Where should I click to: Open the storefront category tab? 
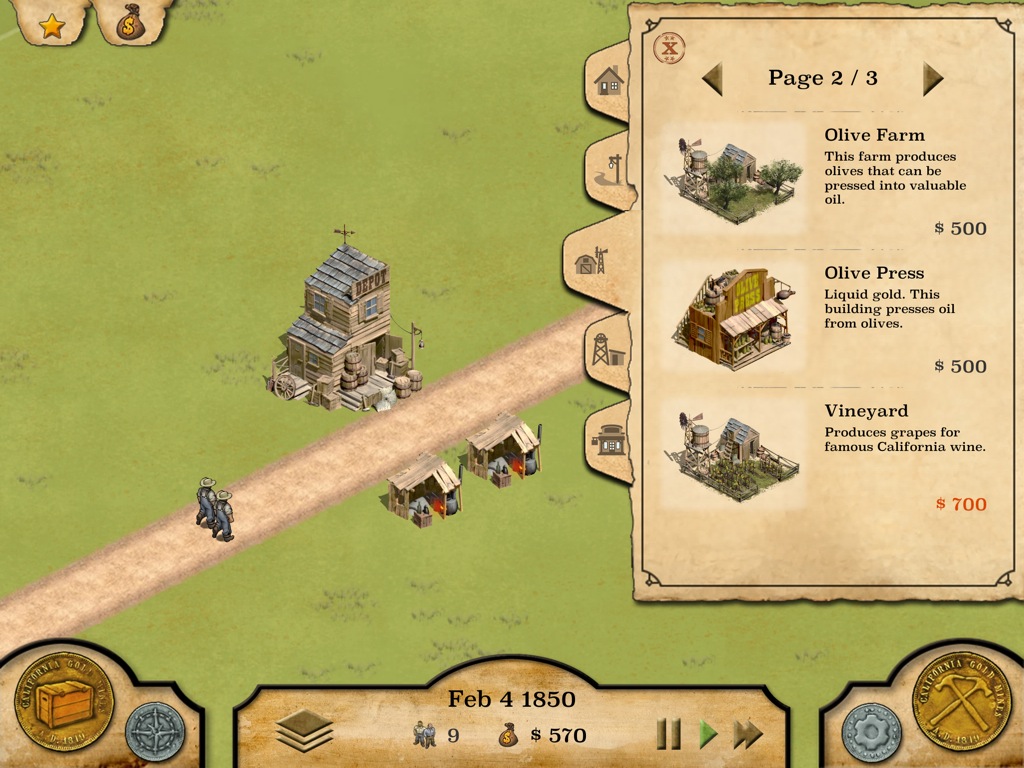(x=609, y=438)
